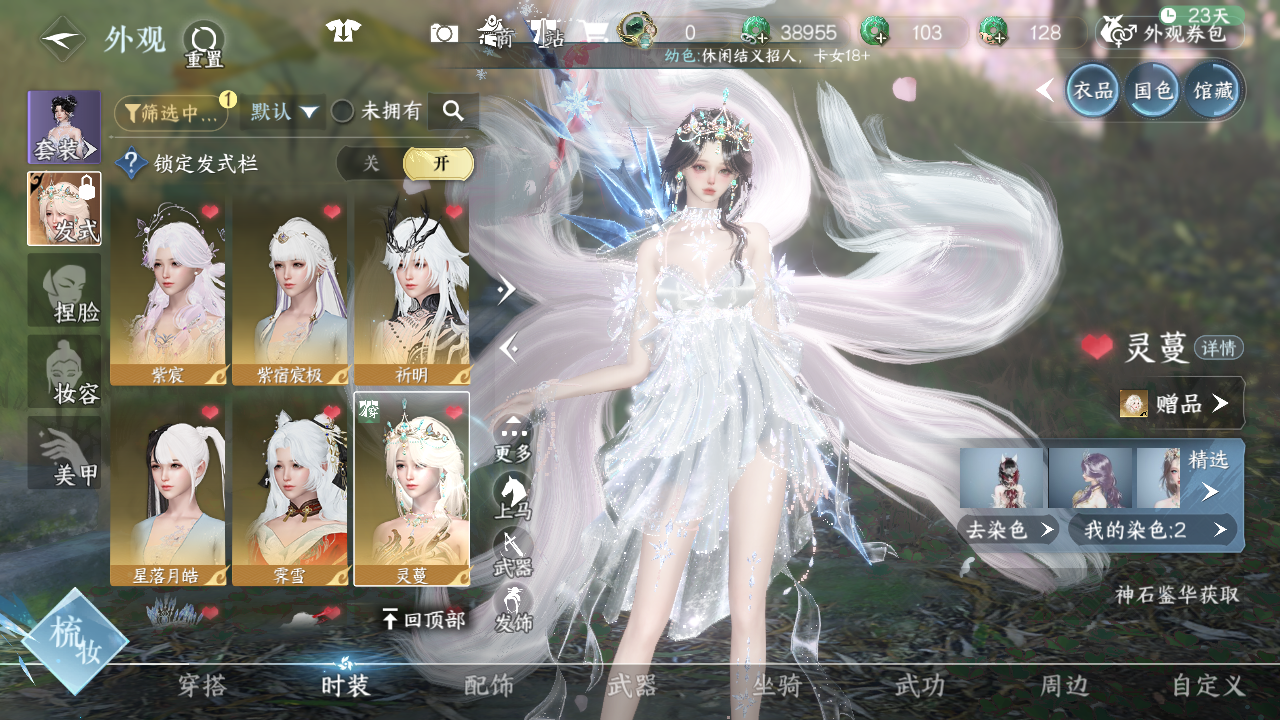Open the 外观券包 voucher pack
This screenshot has height=720, width=1280.
pos(1174,33)
